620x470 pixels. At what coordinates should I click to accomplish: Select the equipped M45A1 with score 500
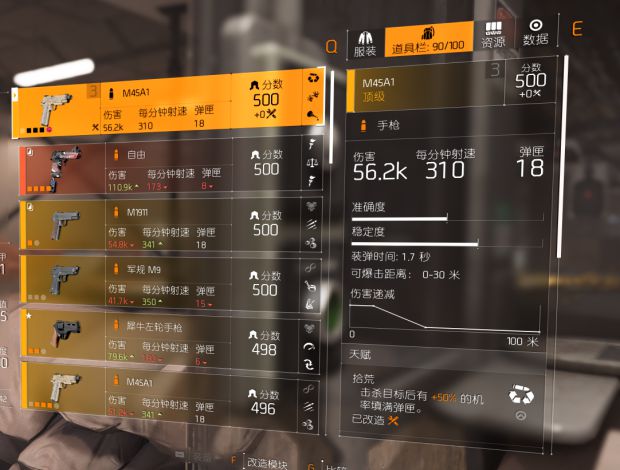160,109
